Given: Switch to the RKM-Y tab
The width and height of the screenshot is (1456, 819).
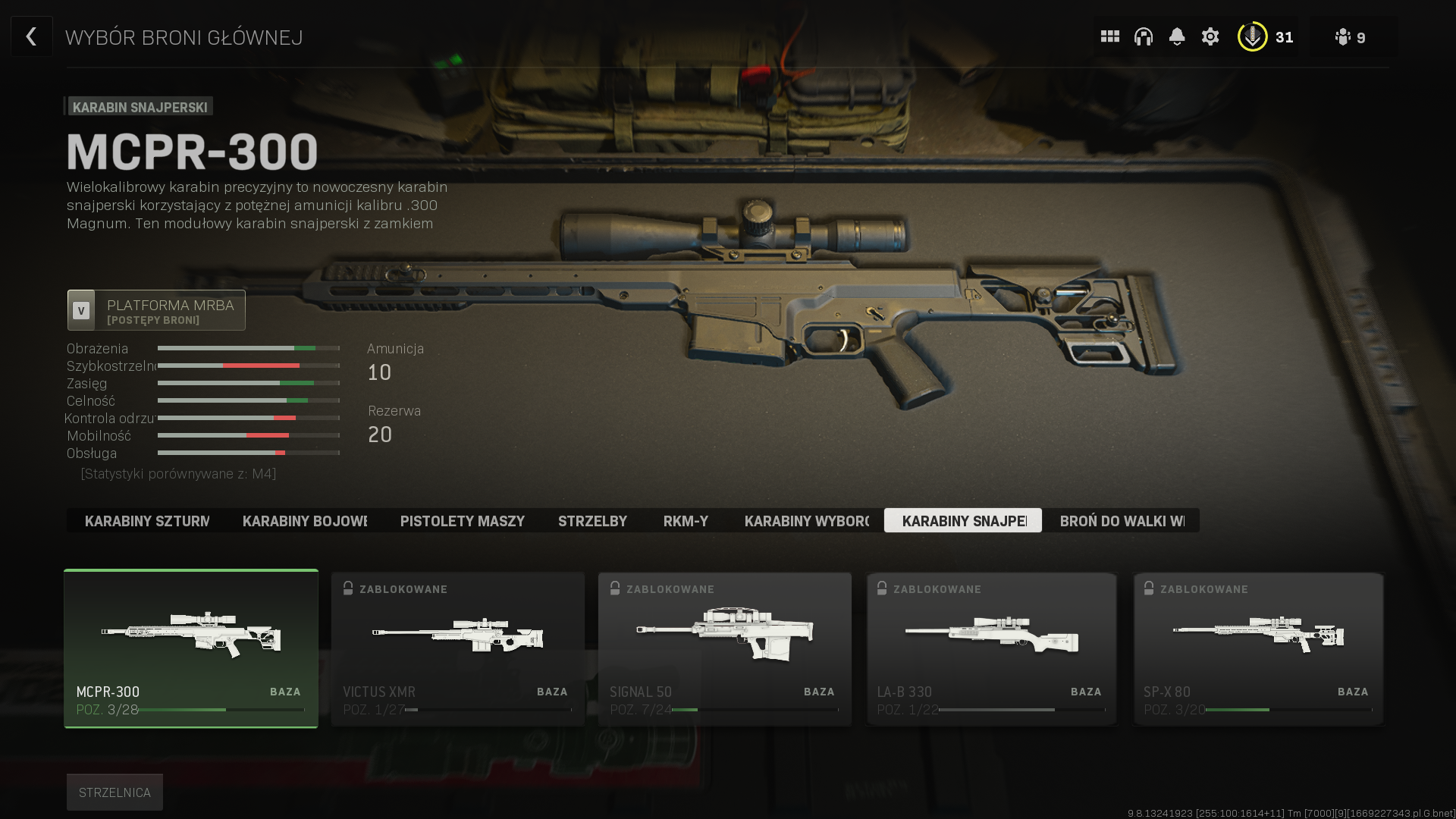Looking at the screenshot, I should [x=686, y=521].
